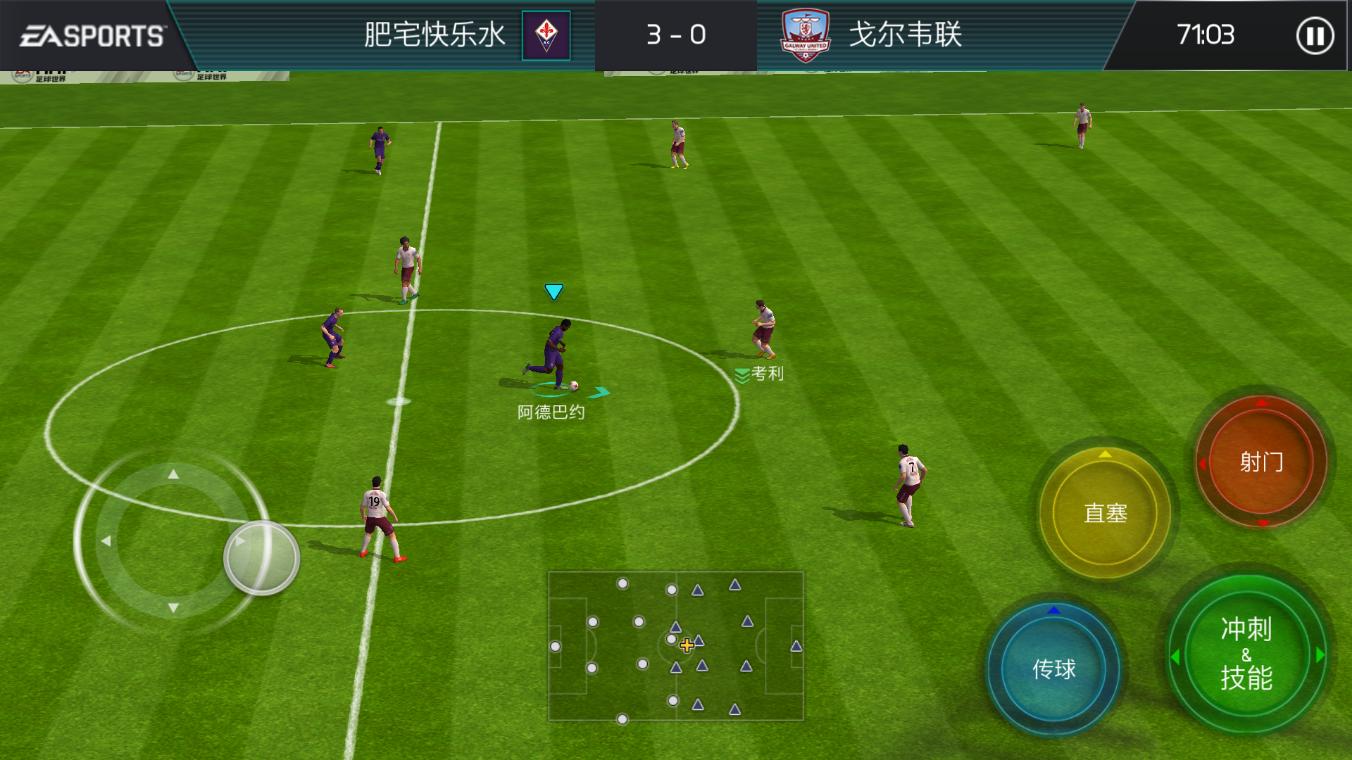Click the minimap radar view
This screenshot has height=760, width=1352.
pos(676,645)
